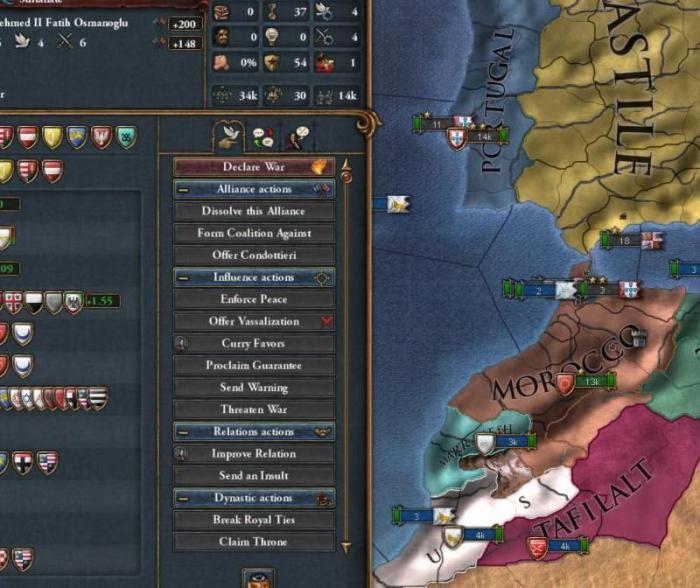This screenshot has height=588, width=700.
Task: Click Send an Insult
Action: (254, 476)
